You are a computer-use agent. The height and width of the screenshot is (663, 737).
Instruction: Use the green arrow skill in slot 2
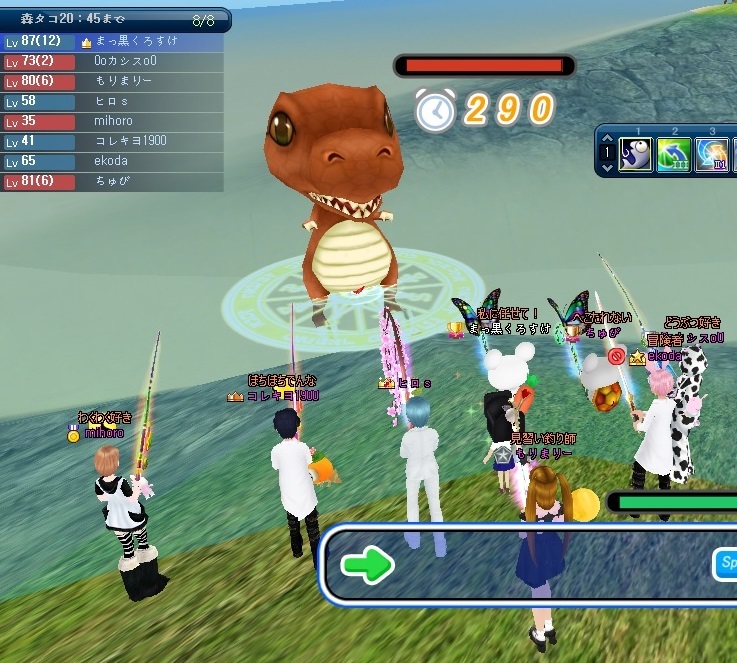674,156
